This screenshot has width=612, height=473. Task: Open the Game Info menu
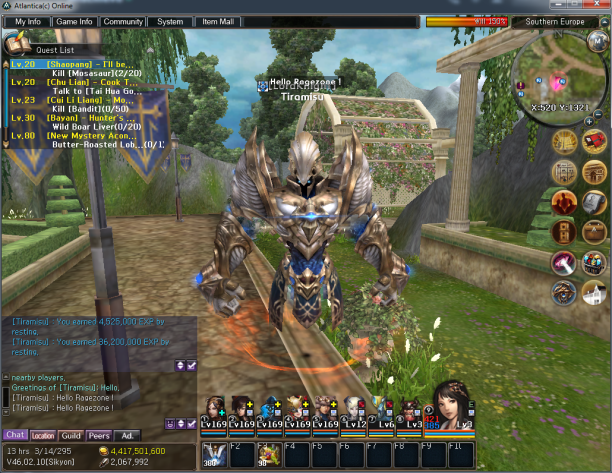click(x=74, y=21)
